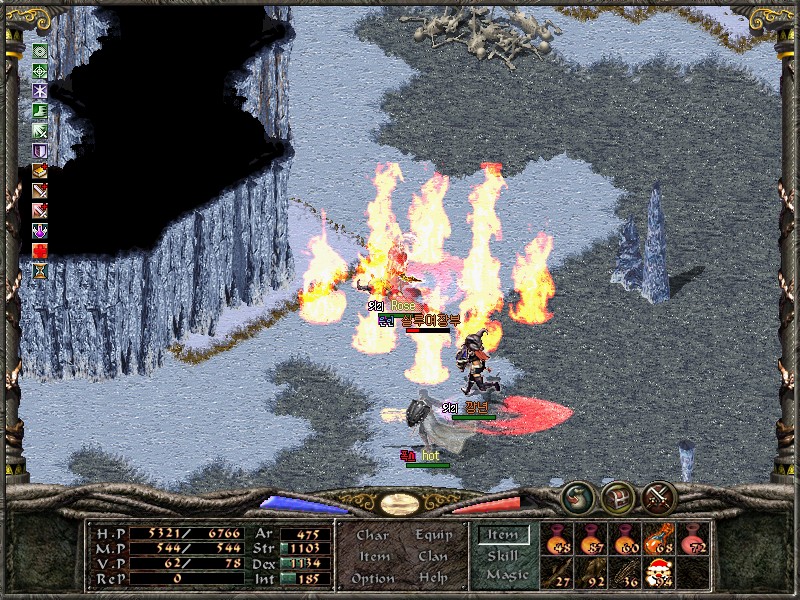Use the flaming red potion slot
Viewport: 800px width, 600px height.
point(658,540)
